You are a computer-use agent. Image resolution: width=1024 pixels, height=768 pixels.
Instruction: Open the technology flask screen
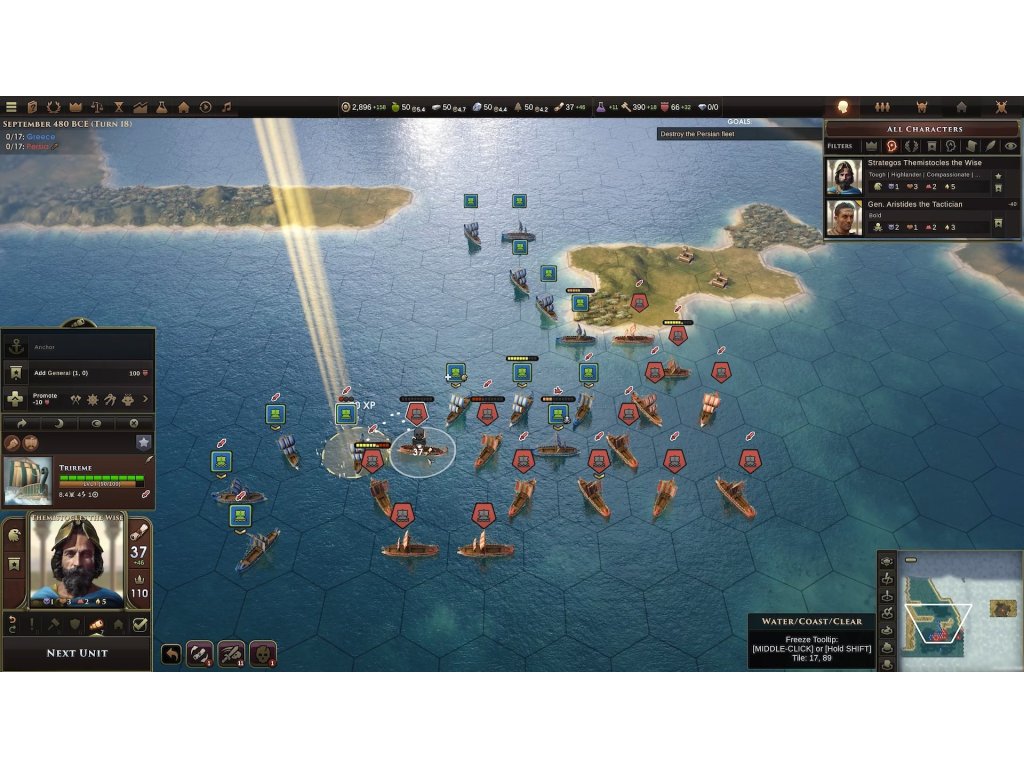tap(161, 107)
